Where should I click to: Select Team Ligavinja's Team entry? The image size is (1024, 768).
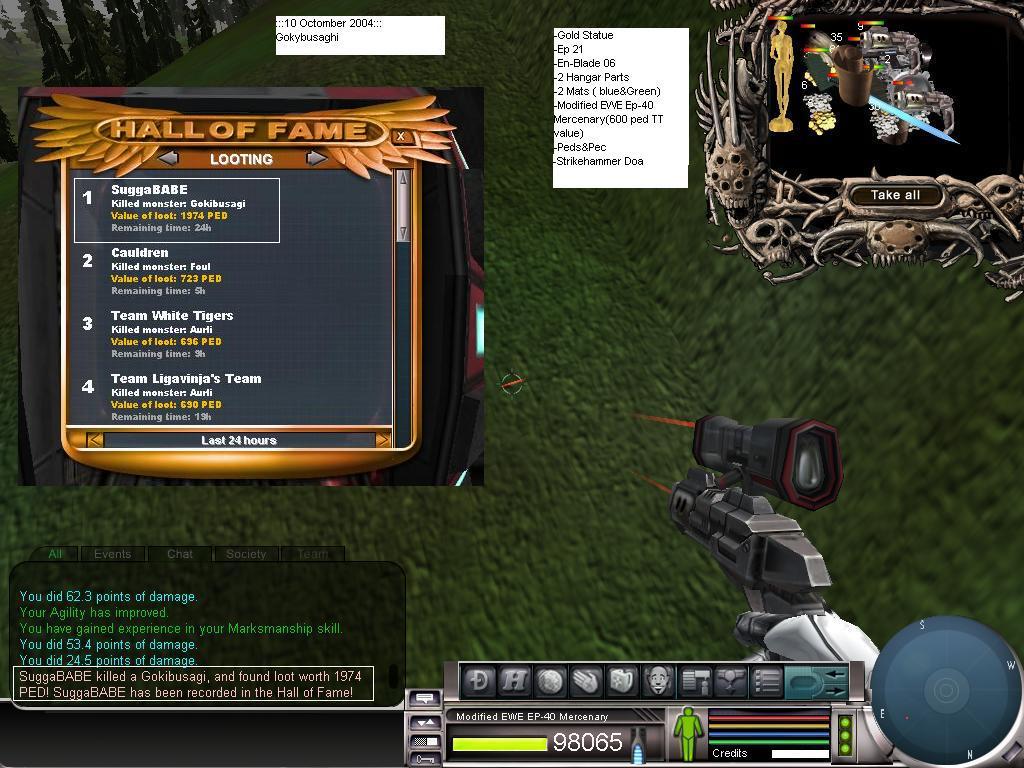click(x=177, y=397)
